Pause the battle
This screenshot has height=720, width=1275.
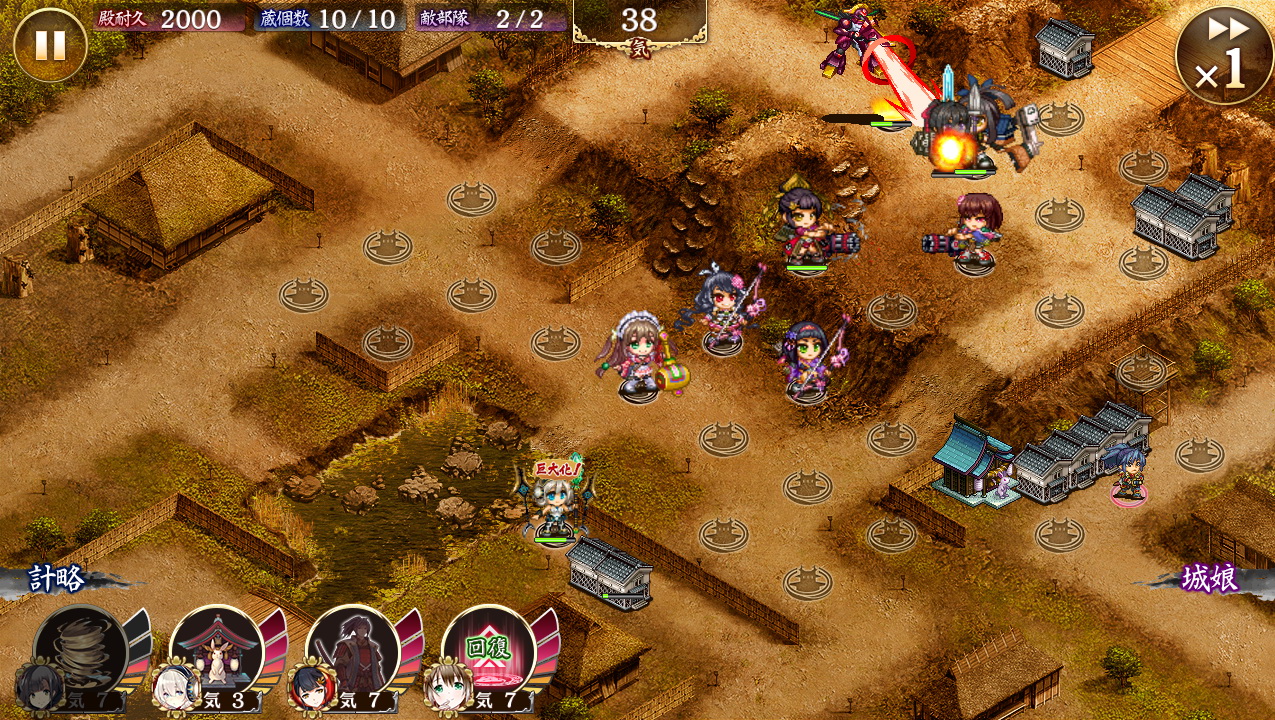point(50,45)
